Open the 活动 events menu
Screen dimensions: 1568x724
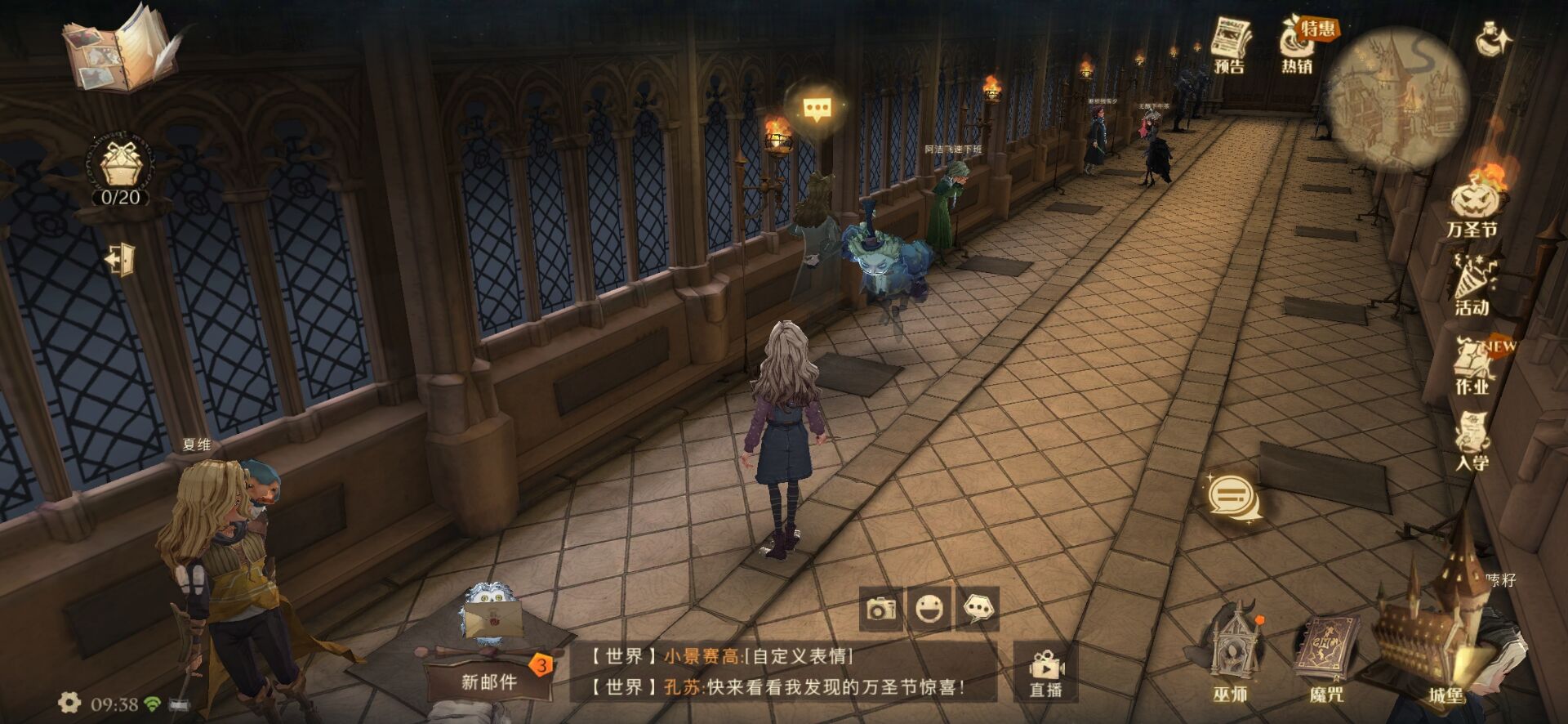1472,284
